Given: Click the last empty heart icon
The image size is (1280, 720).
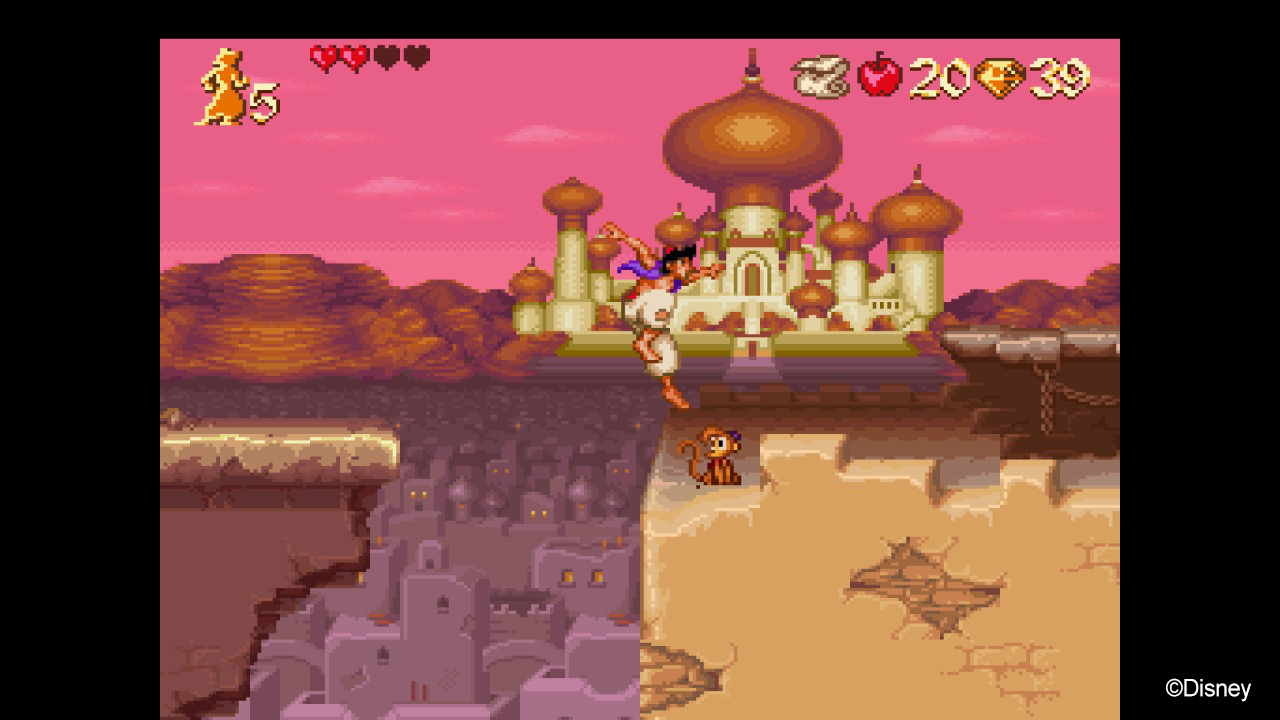Looking at the screenshot, I should [x=417, y=55].
